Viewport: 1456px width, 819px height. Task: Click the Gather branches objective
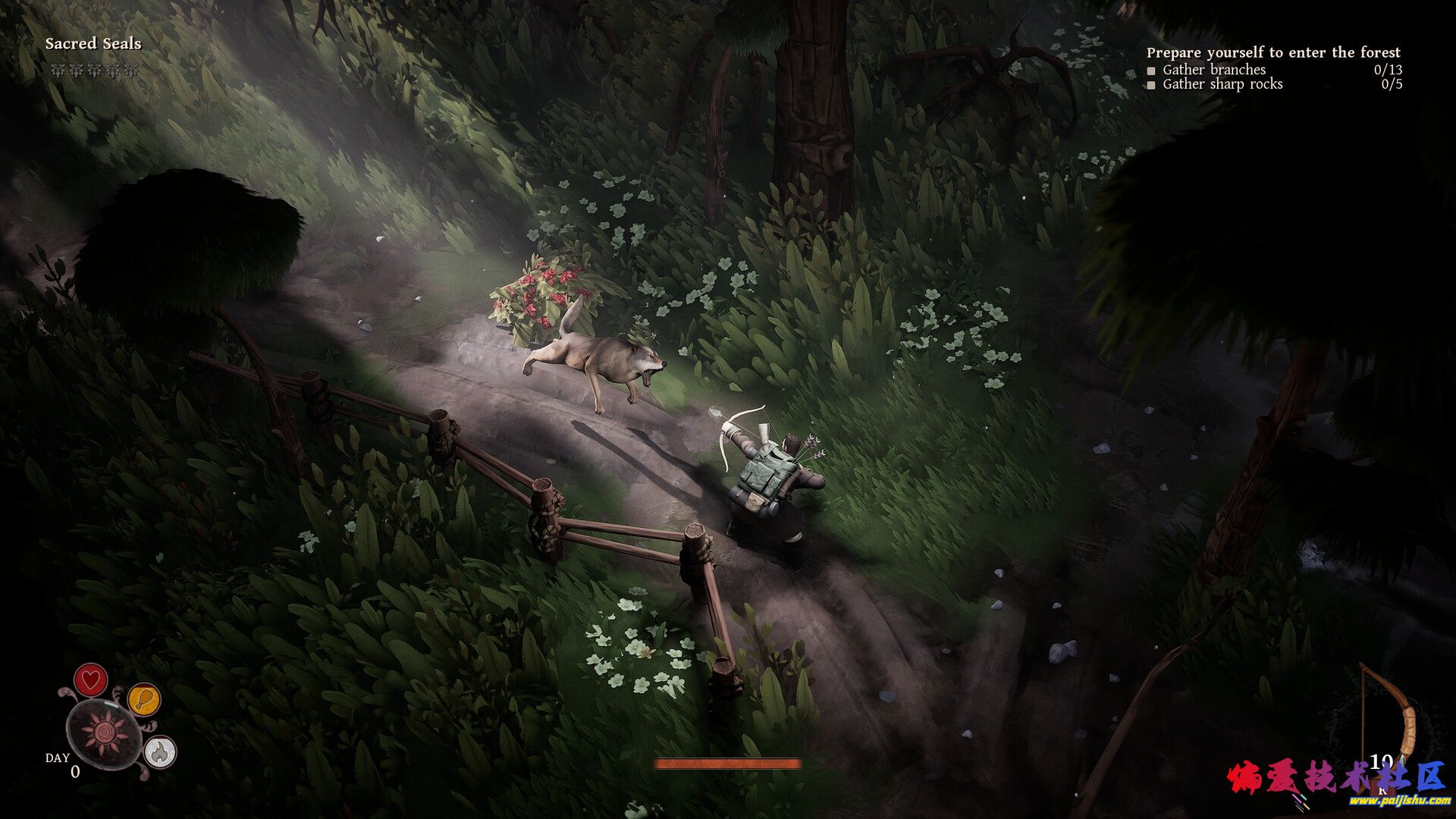point(1213,70)
